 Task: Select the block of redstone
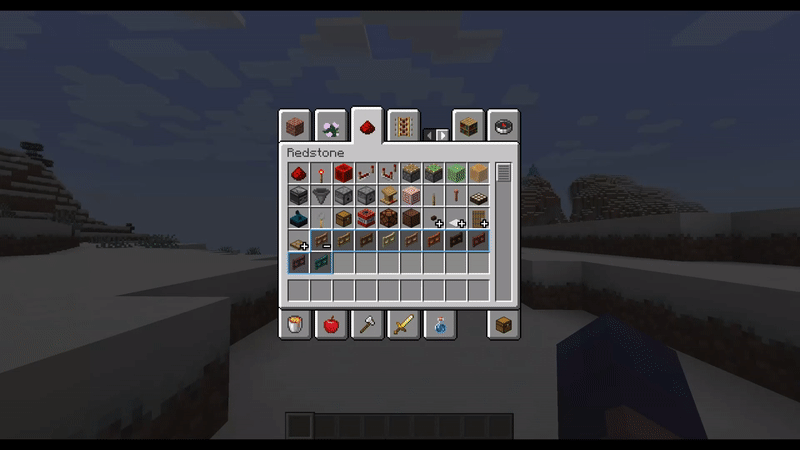tap(343, 173)
